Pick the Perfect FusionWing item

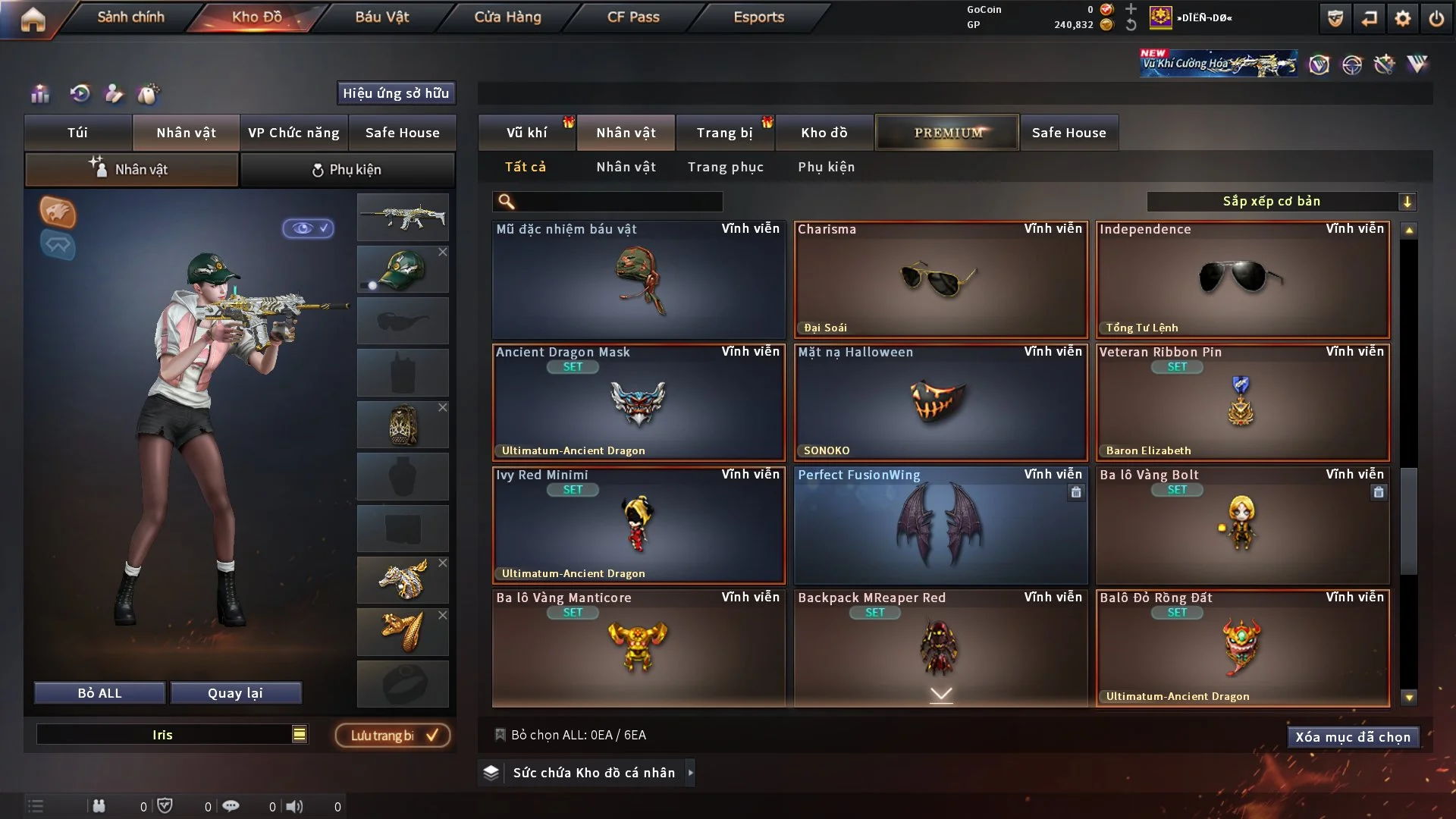coord(940,525)
